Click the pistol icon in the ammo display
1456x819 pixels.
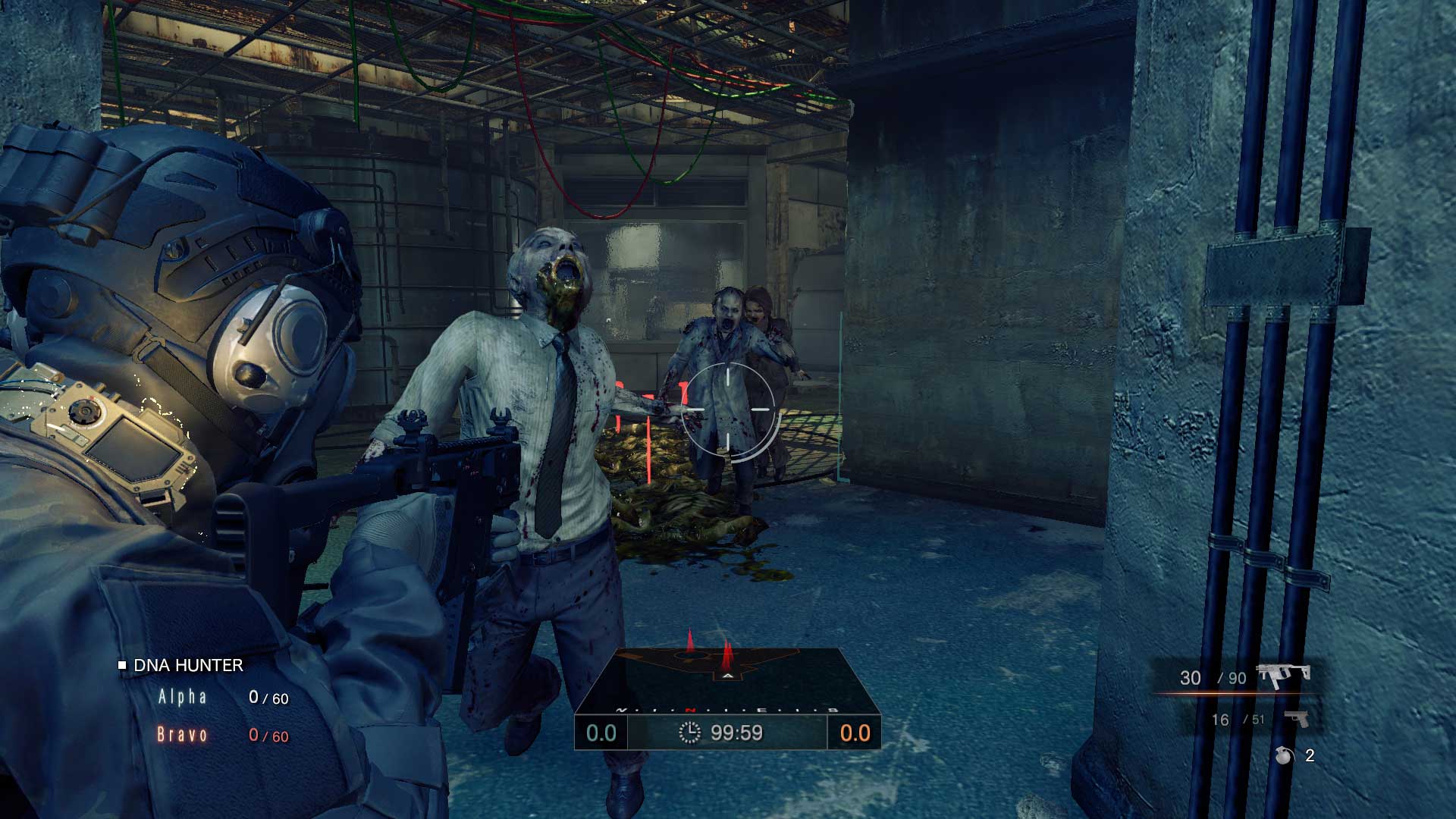point(1298,720)
